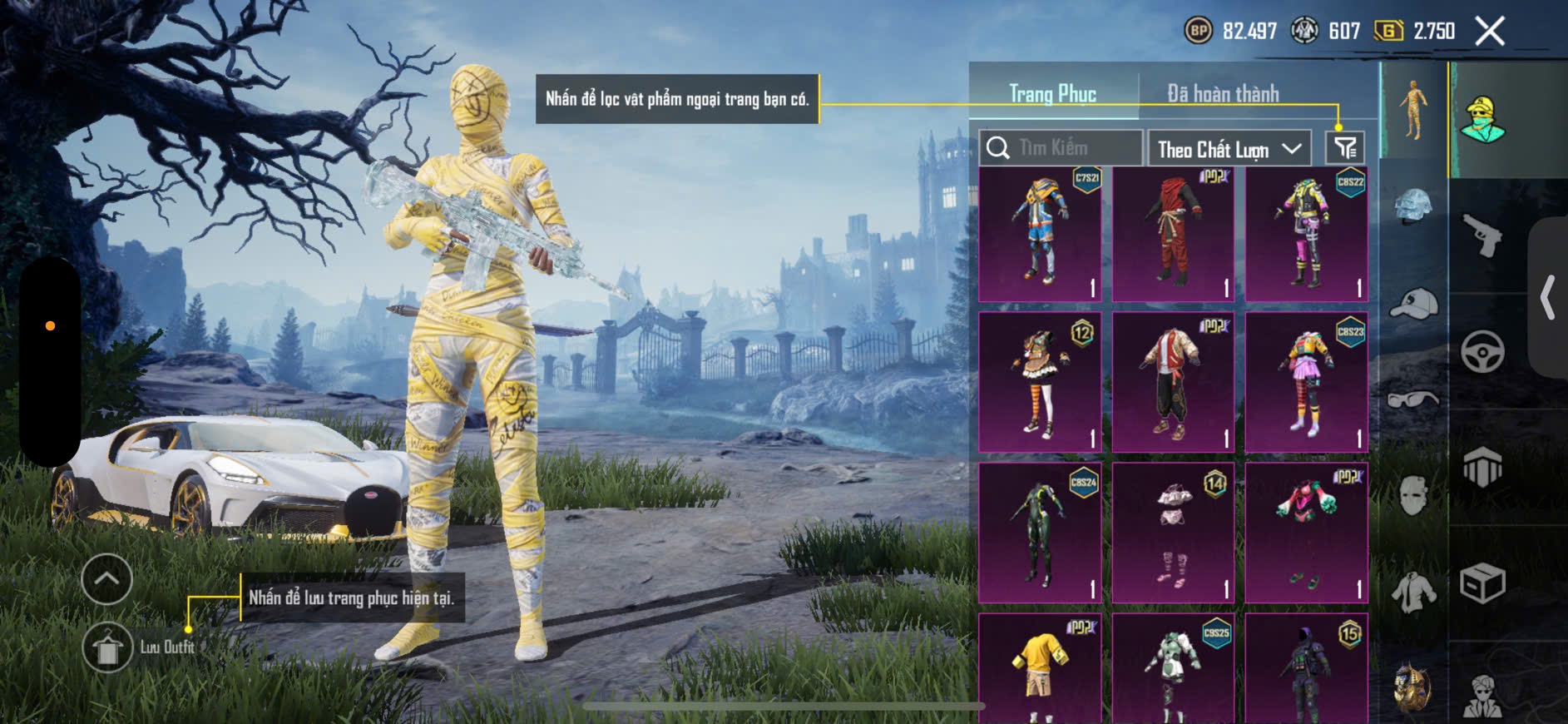Open the steering wheel vehicle category
Image resolution: width=1568 pixels, height=724 pixels.
click(1482, 351)
